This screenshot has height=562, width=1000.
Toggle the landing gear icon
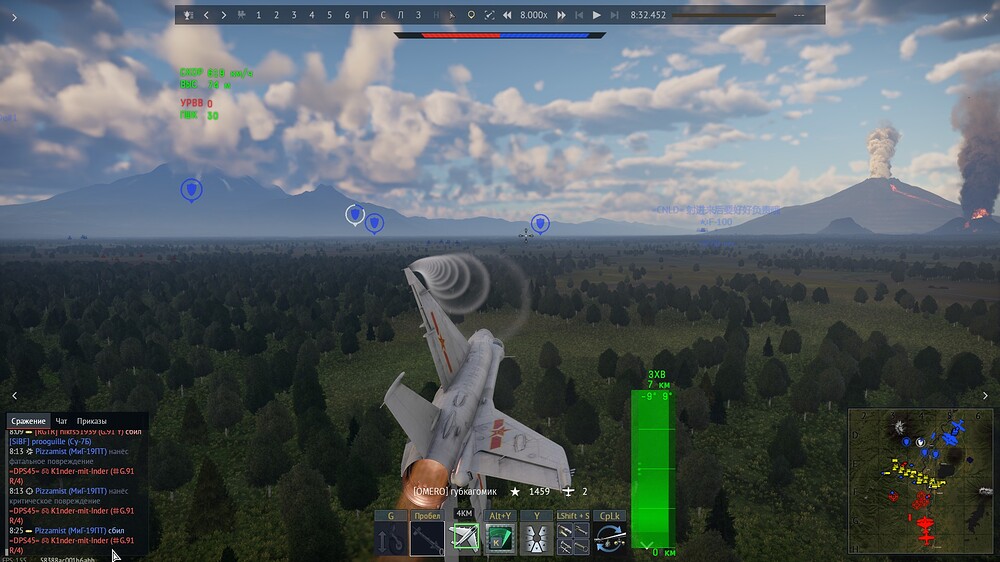pos(391,539)
